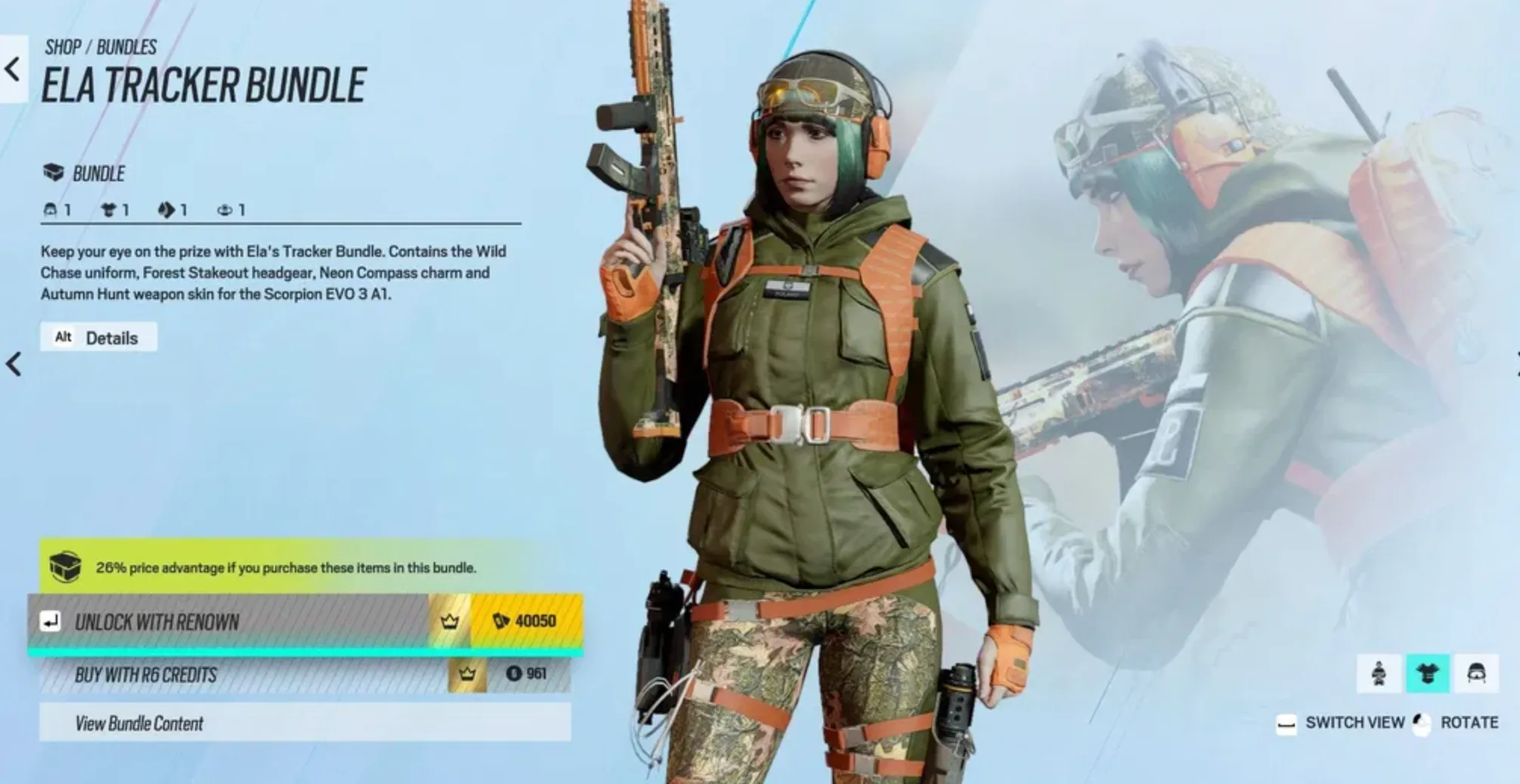Click SHOP in the breadcrumb path

click(x=62, y=48)
